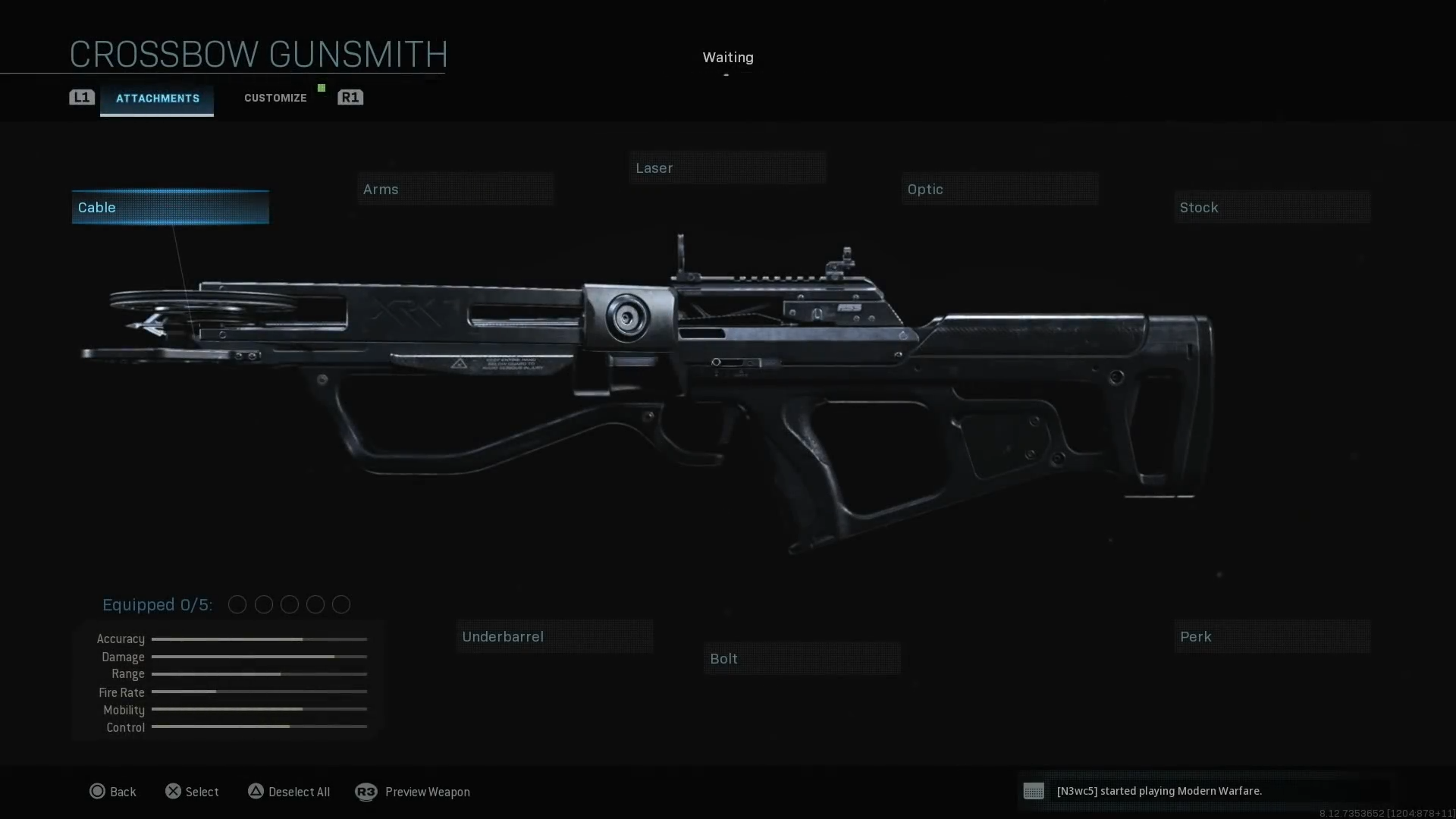Click the X Select button icon
The height and width of the screenshot is (819, 1456).
coord(174,791)
